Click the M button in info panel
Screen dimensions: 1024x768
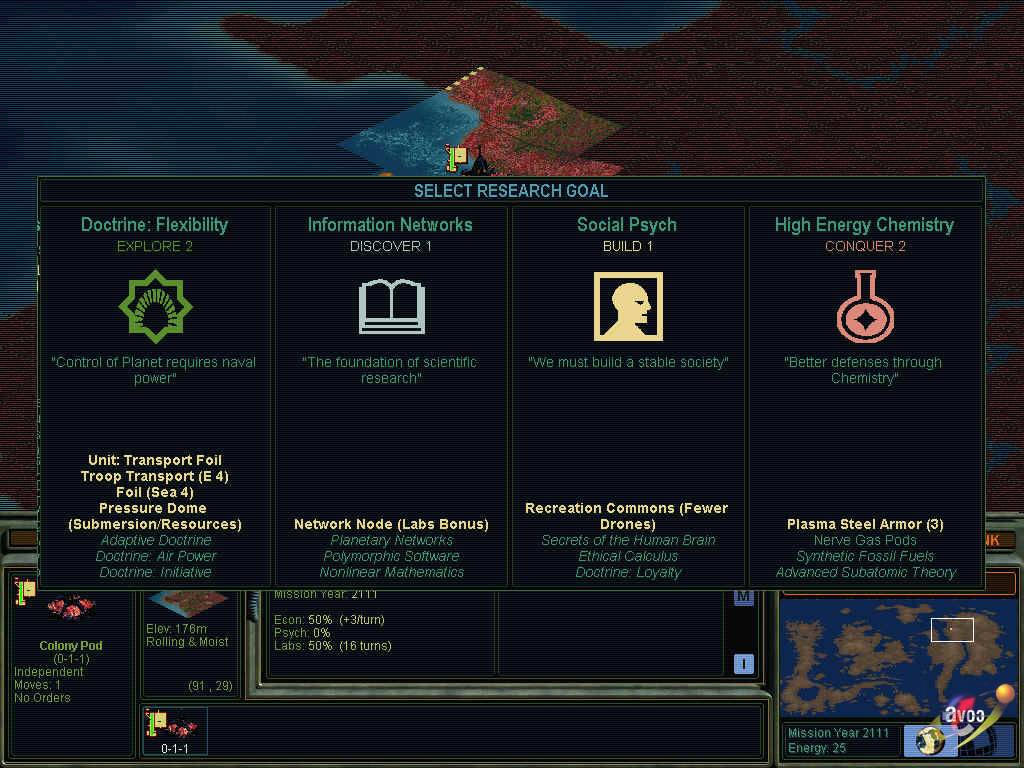tap(743, 598)
